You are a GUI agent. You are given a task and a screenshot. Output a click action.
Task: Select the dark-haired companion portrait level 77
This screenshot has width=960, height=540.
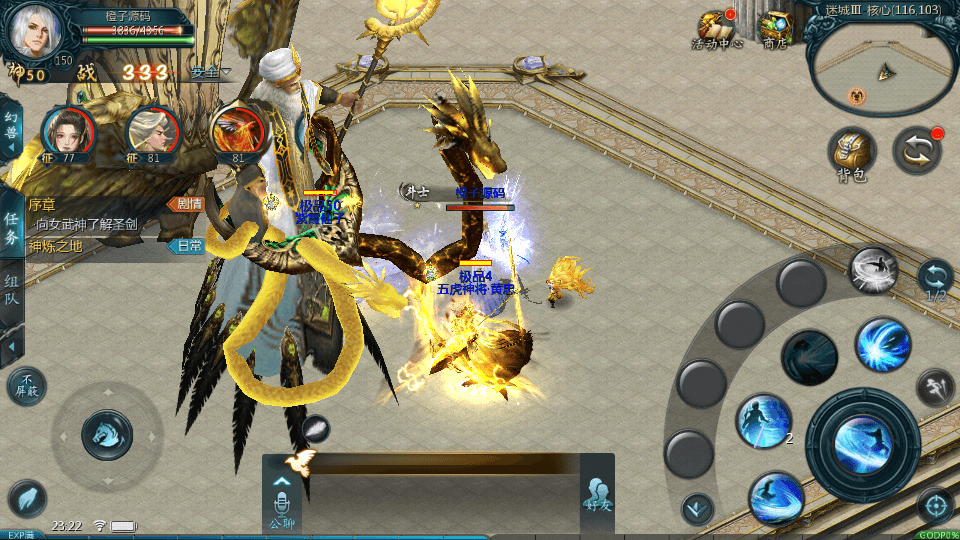[68, 133]
